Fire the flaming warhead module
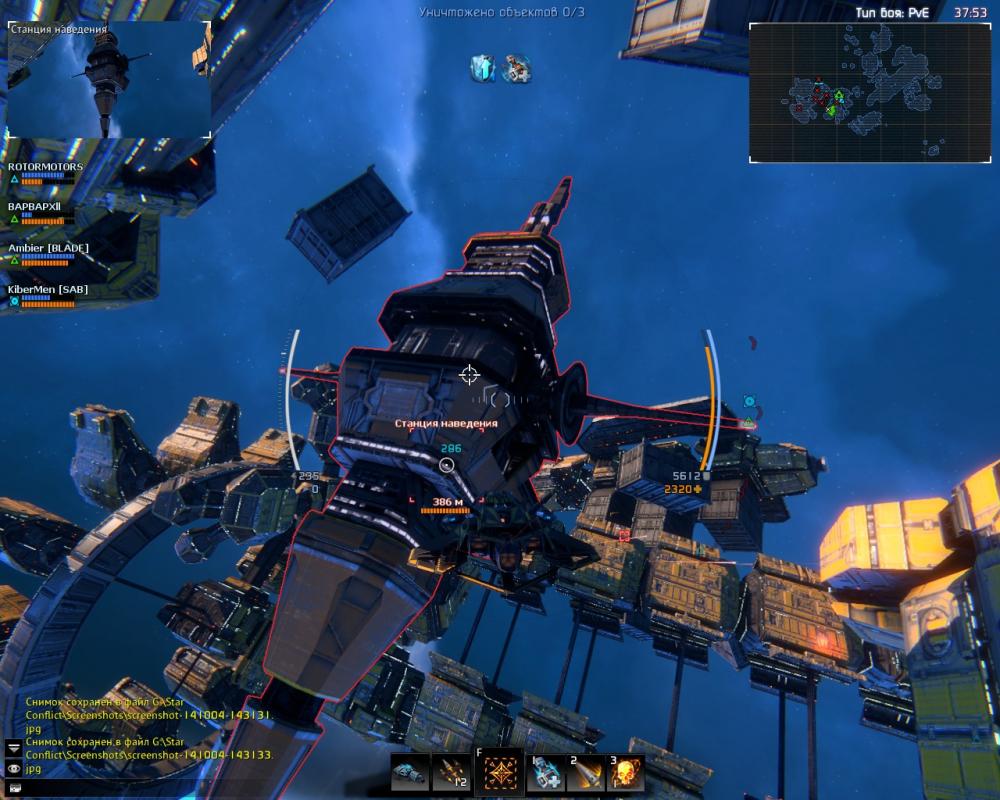The width and height of the screenshot is (1000, 800). (x=586, y=773)
